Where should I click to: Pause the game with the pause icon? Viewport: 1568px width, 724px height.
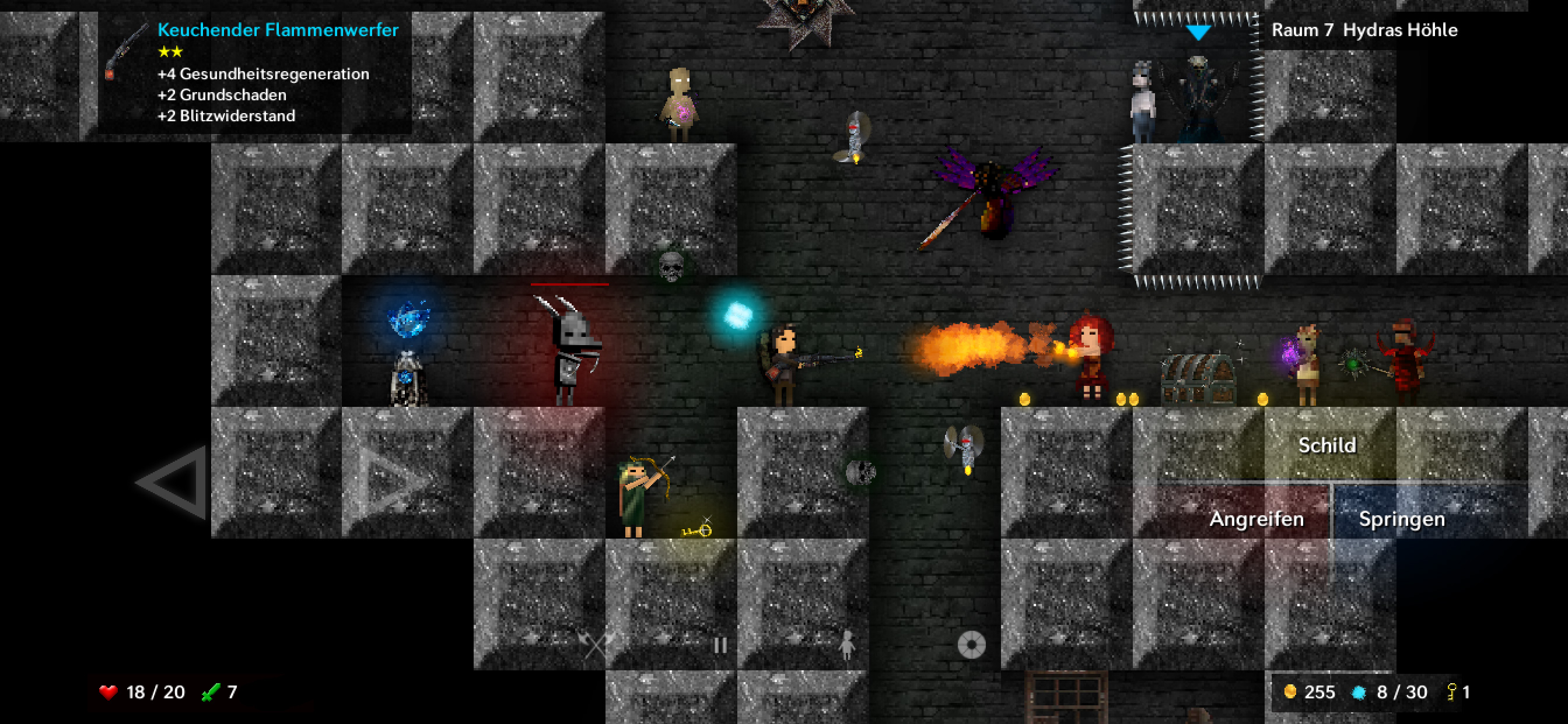[x=720, y=645]
